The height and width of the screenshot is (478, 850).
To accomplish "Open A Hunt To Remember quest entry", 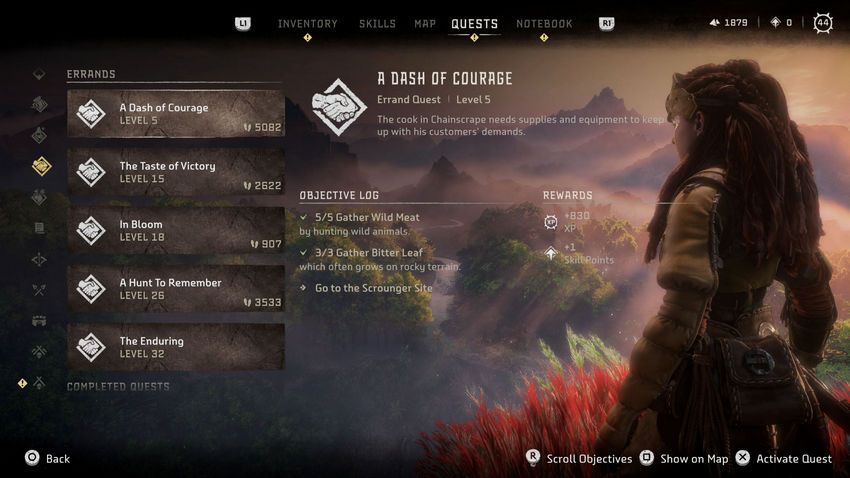I will click(x=176, y=289).
